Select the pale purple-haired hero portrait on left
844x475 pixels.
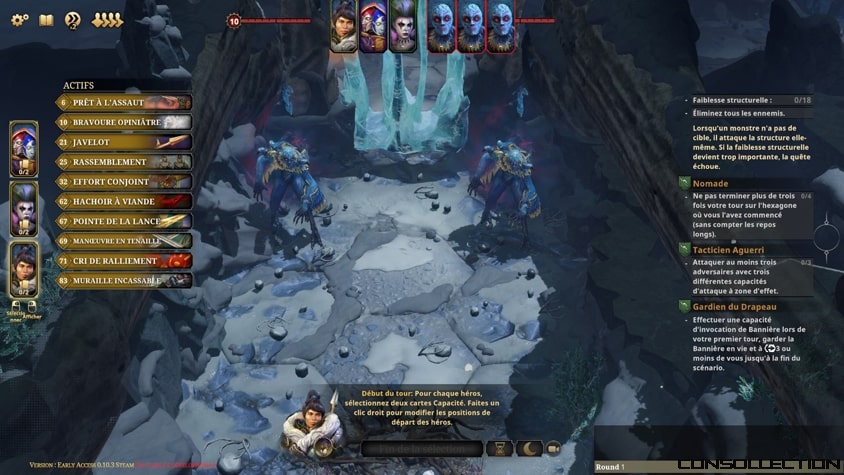click(24, 207)
